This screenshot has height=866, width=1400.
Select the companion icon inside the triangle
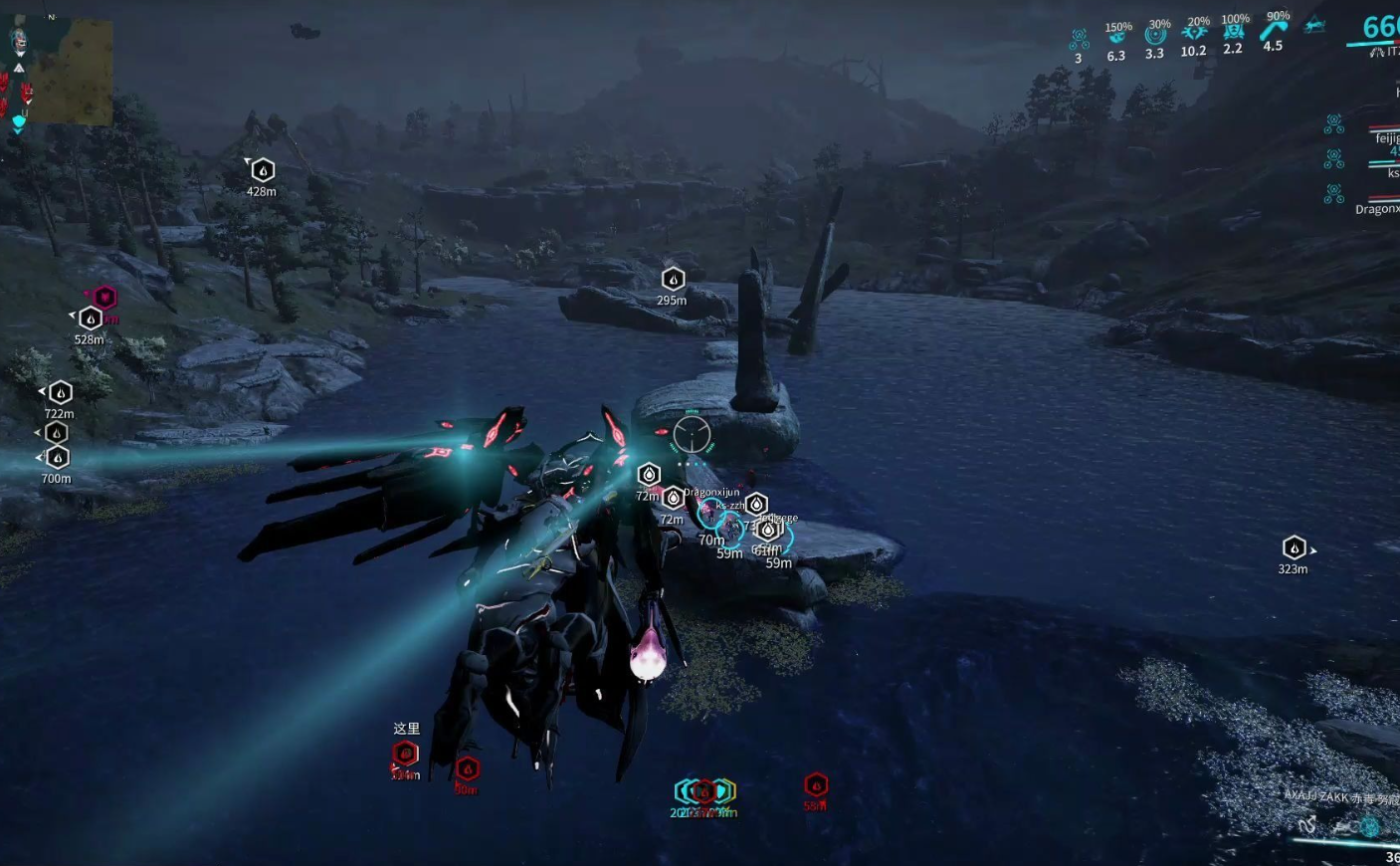(1315, 26)
